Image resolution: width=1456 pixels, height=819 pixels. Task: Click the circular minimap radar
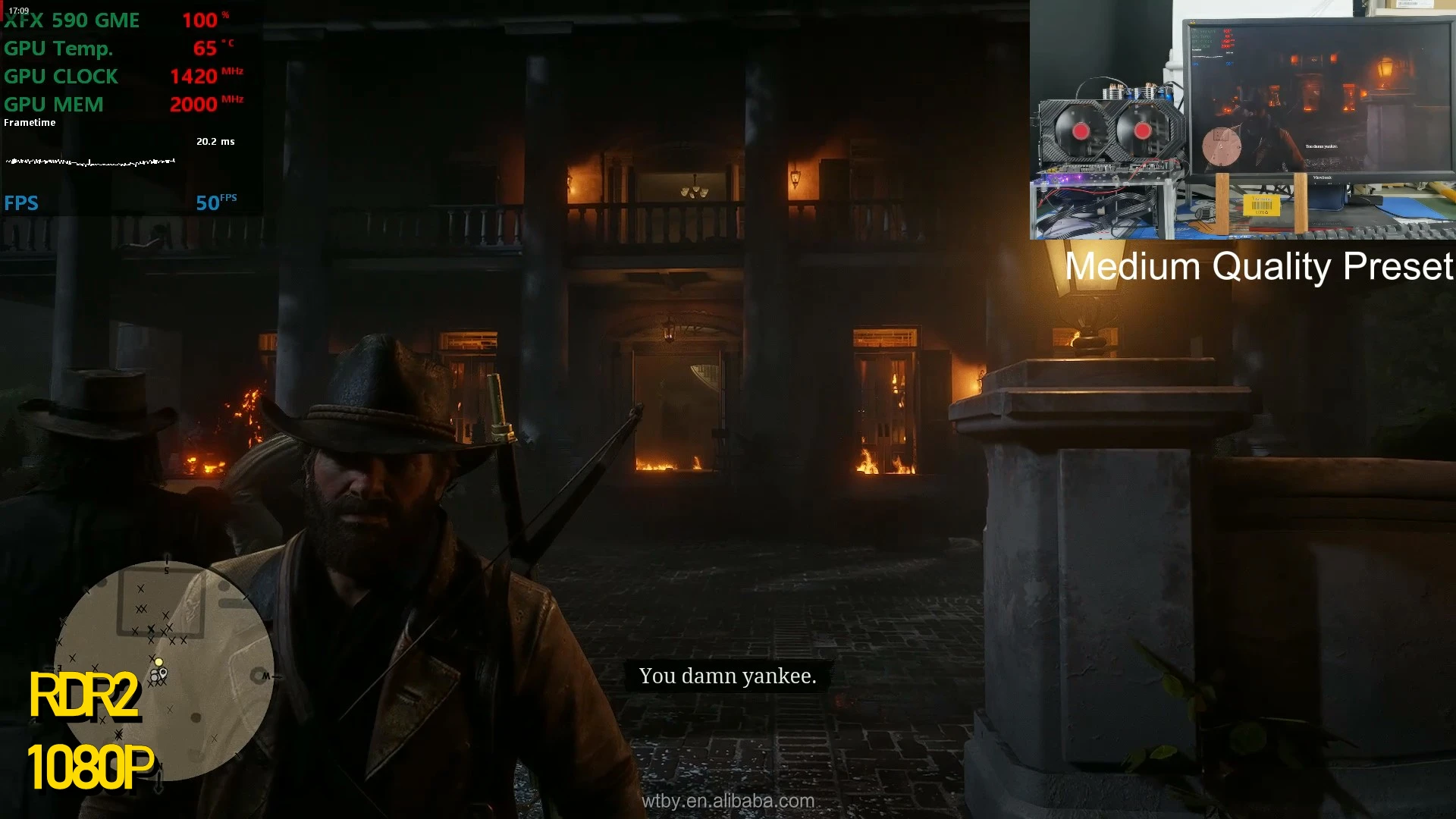click(163, 671)
